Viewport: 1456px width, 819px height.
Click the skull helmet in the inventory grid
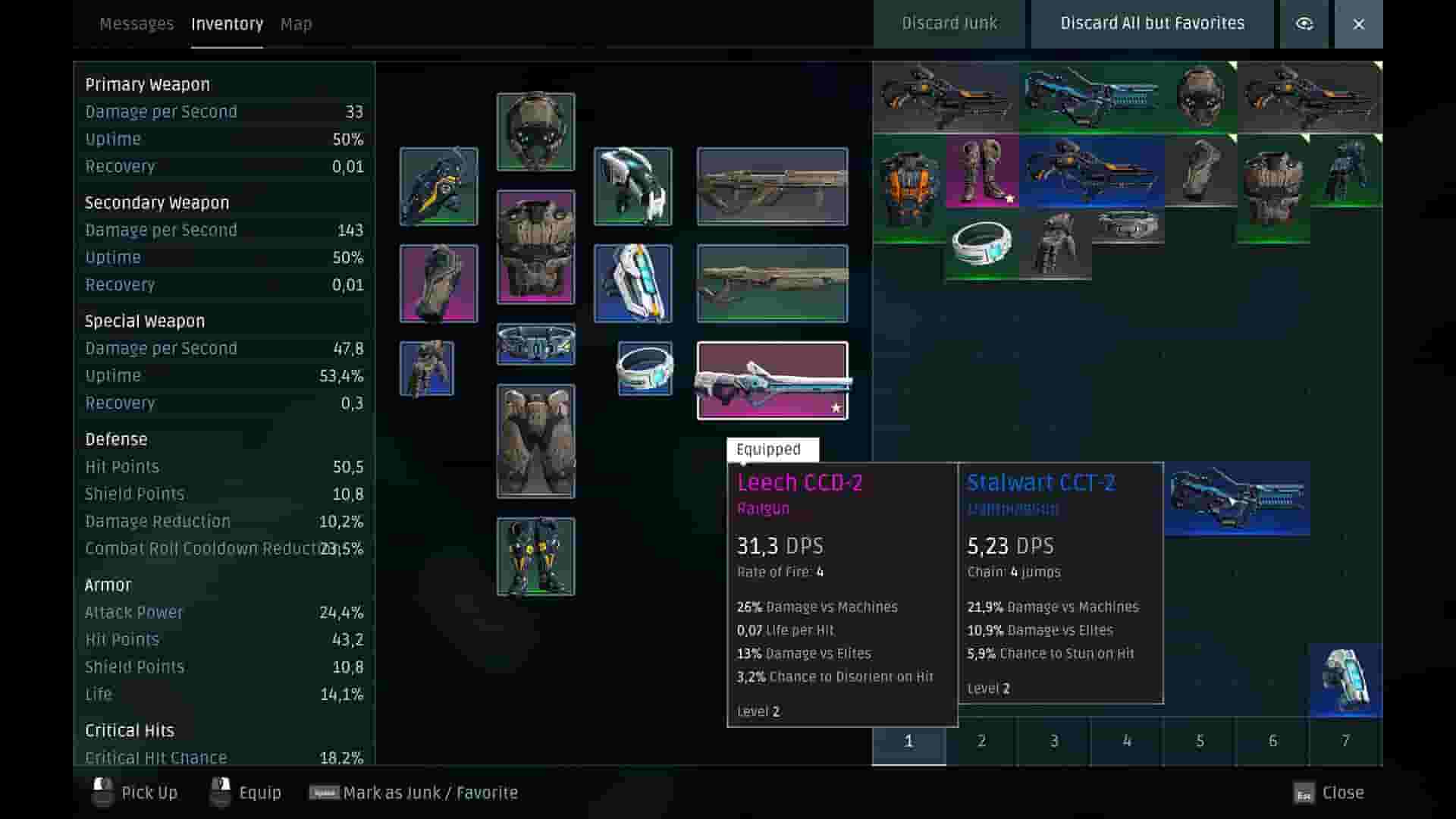point(1199,96)
